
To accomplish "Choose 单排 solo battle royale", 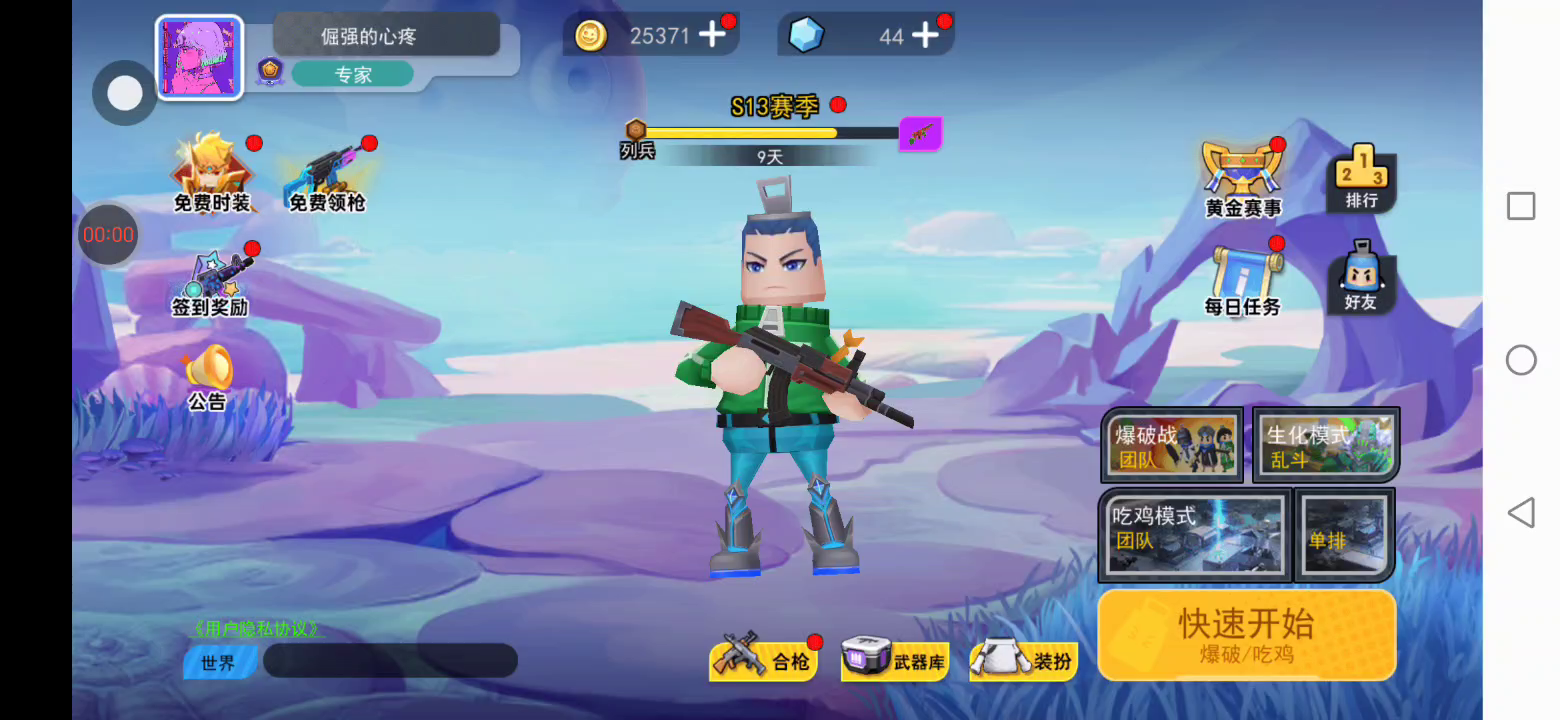I will pos(1344,534).
